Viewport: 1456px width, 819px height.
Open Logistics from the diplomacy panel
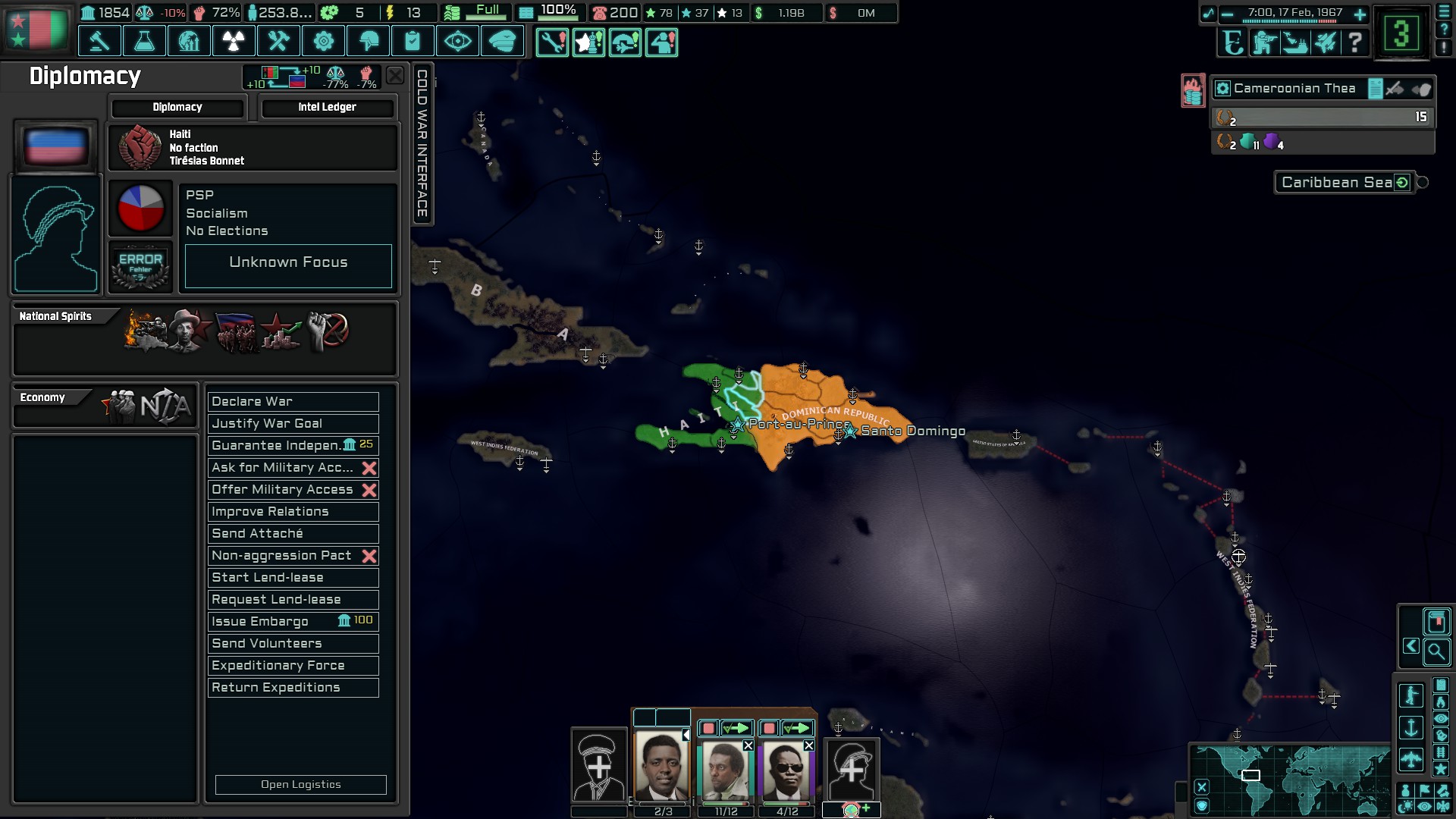click(300, 784)
